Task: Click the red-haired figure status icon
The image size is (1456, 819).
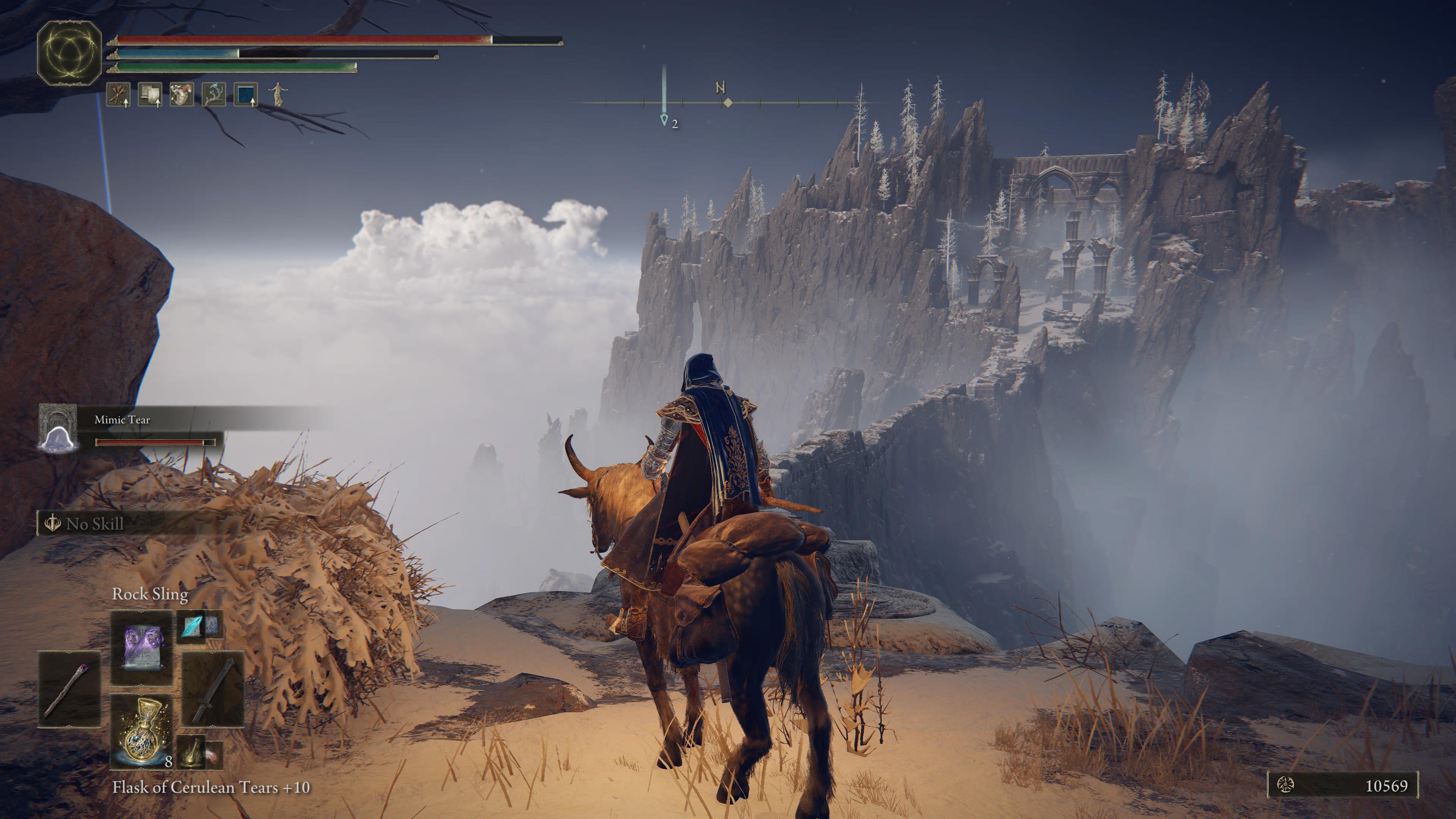Action: point(182,94)
